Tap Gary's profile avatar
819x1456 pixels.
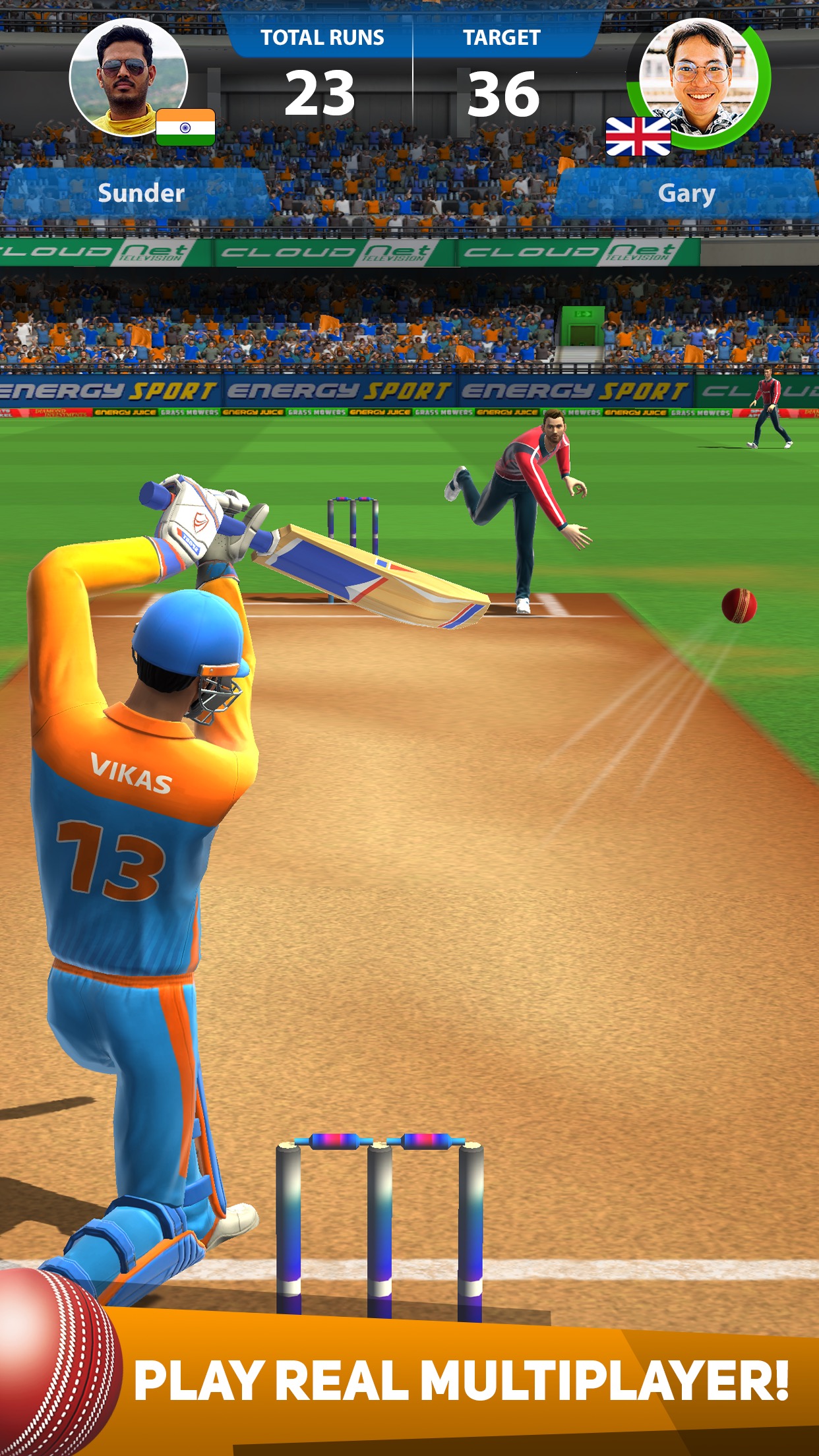click(698, 76)
